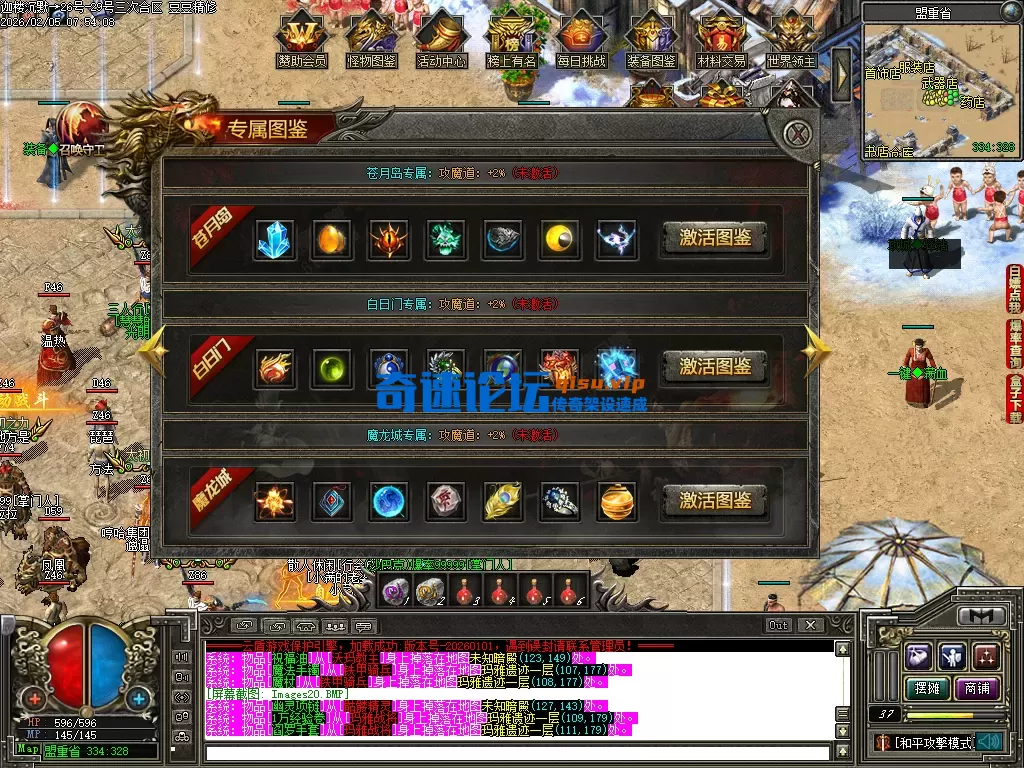Open the 怪物图鉴 monster codex

pos(371,40)
